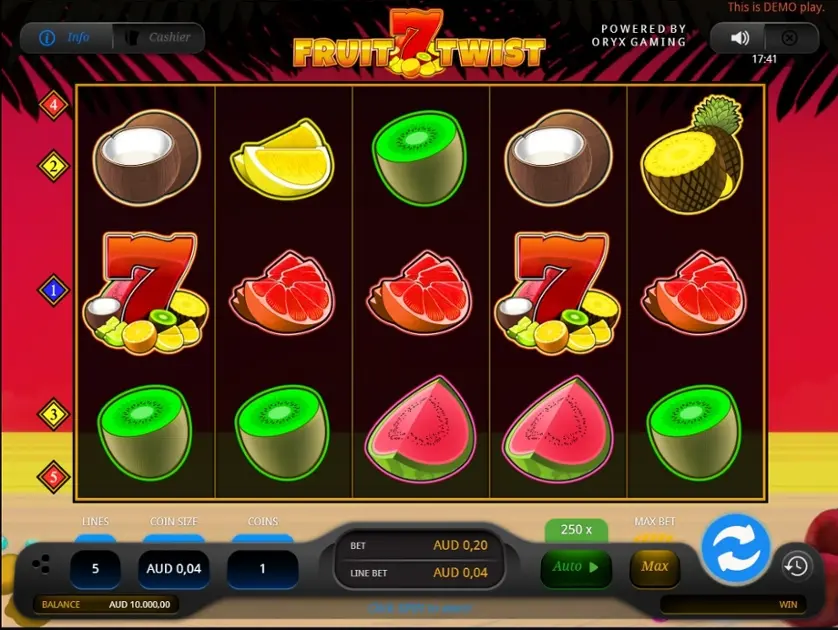The height and width of the screenshot is (630, 838).
Task: Select the 250 x autoplay count
Action: pos(576,529)
